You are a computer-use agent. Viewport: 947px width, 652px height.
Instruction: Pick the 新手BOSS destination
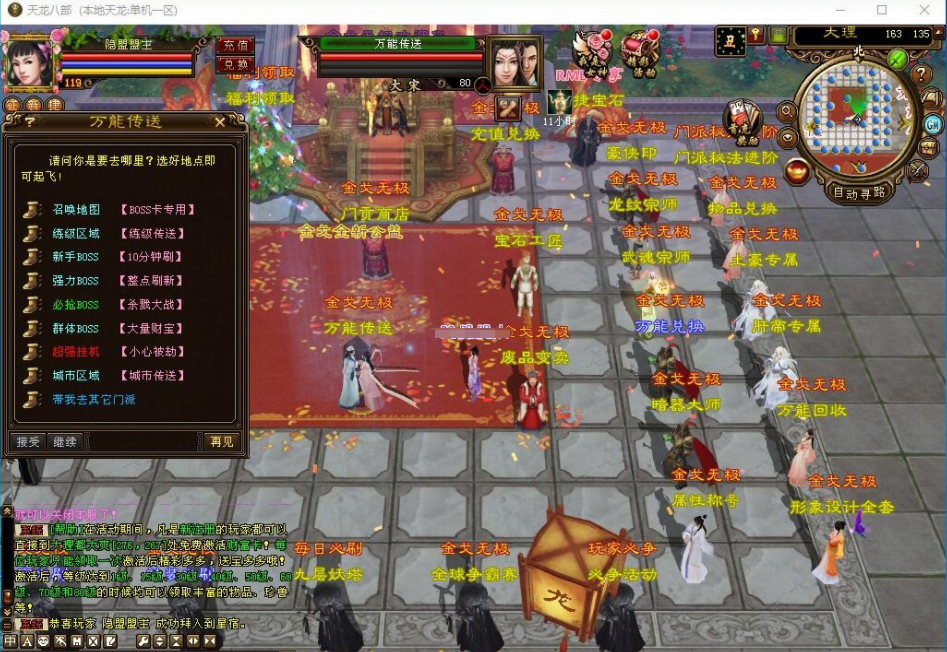[76, 257]
